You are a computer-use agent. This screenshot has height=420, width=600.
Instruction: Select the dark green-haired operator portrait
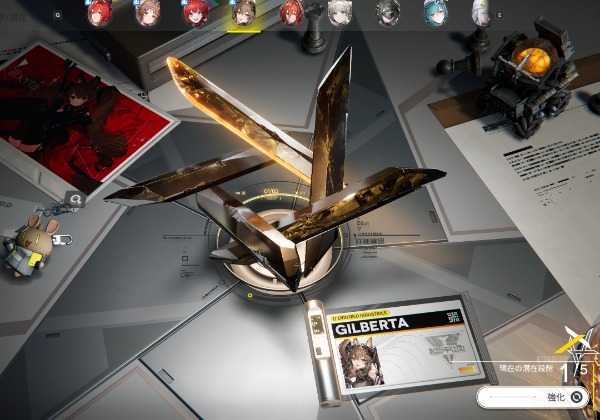(387, 13)
